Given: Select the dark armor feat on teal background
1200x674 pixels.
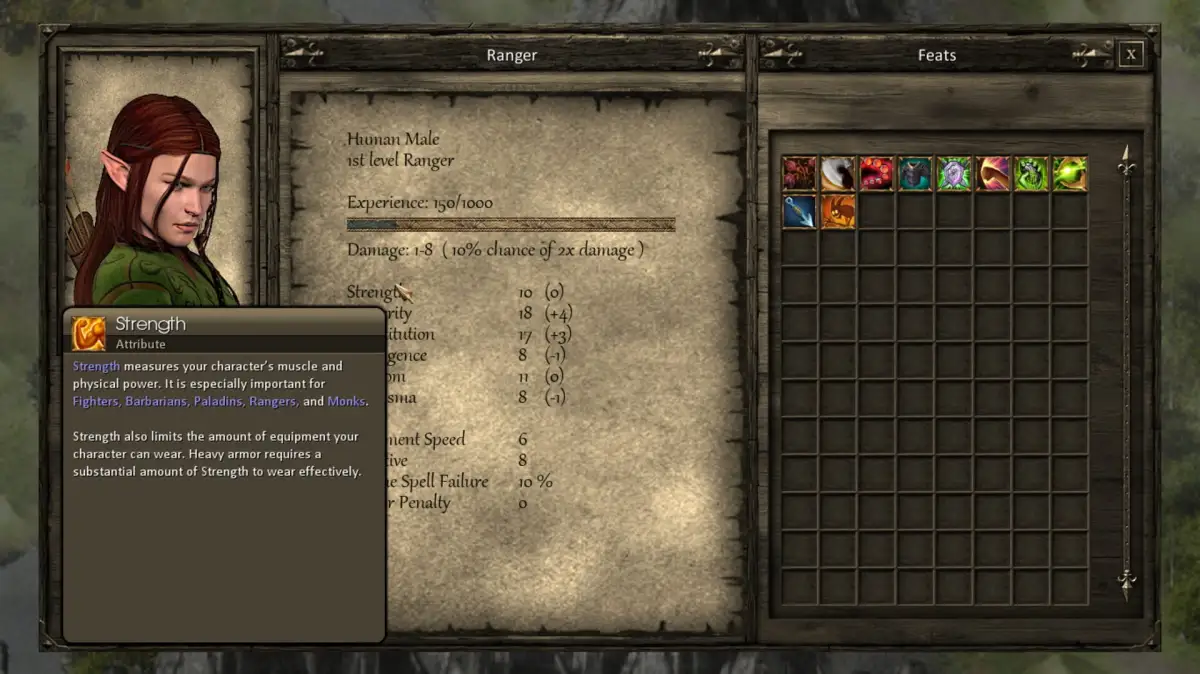Looking at the screenshot, I should (915, 174).
